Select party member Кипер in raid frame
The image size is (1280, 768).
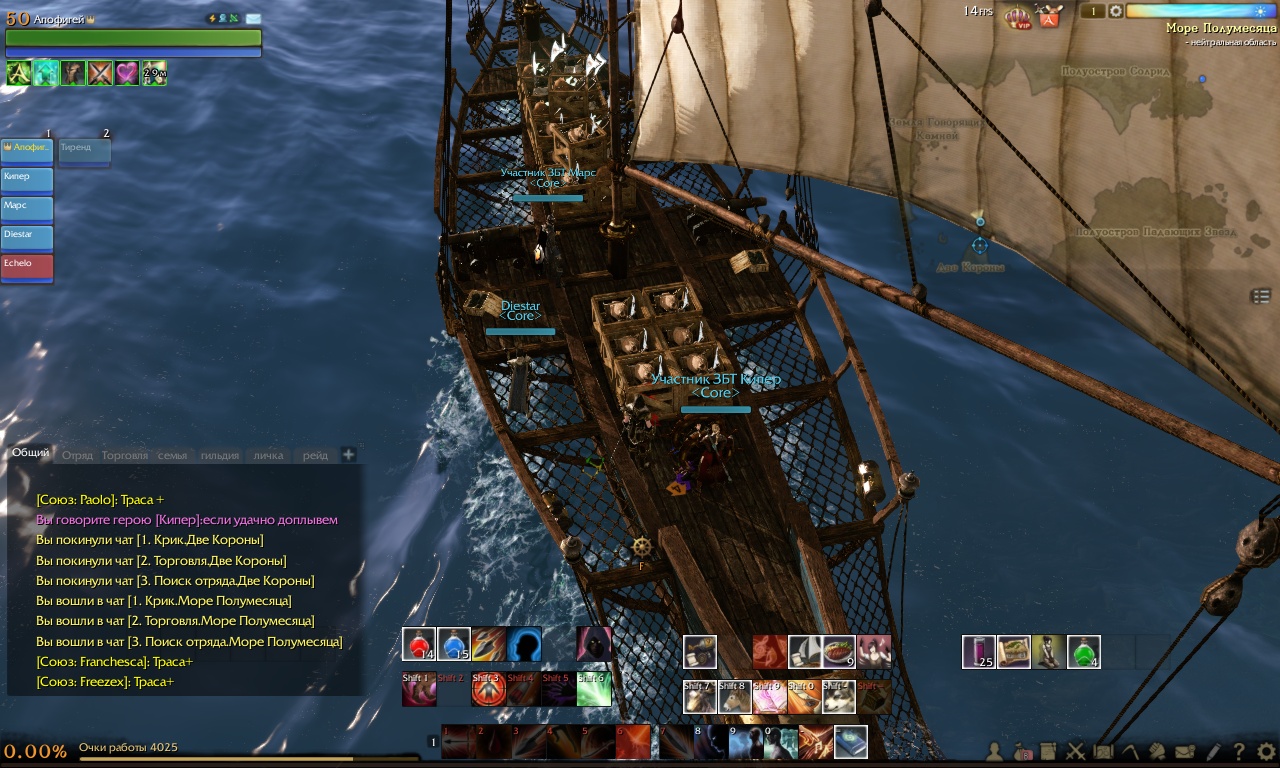[27, 180]
